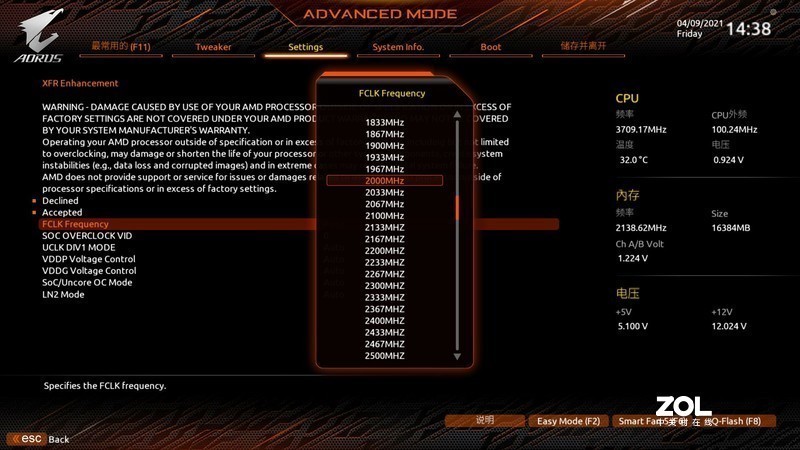Select the Settings tab
The image size is (800, 450).
tap(305, 47)
